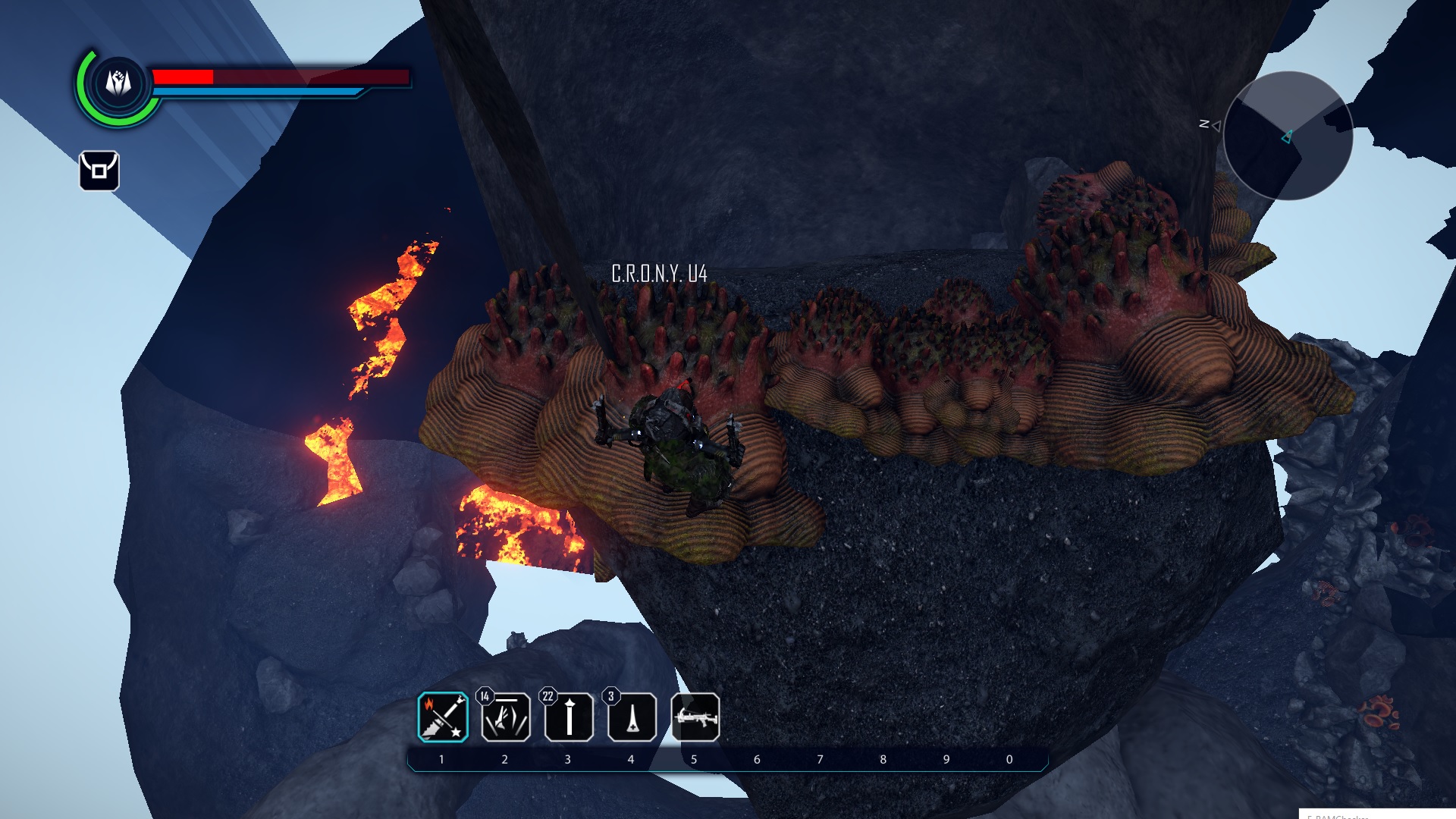Click the raised fist character emblem
Image resolution: width=1456 pixels, height=819 pixels.
118,83
